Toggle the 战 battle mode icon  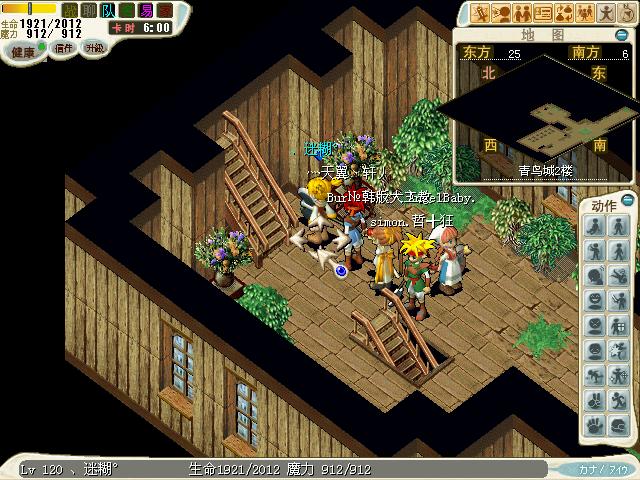[x=70, y=10]
